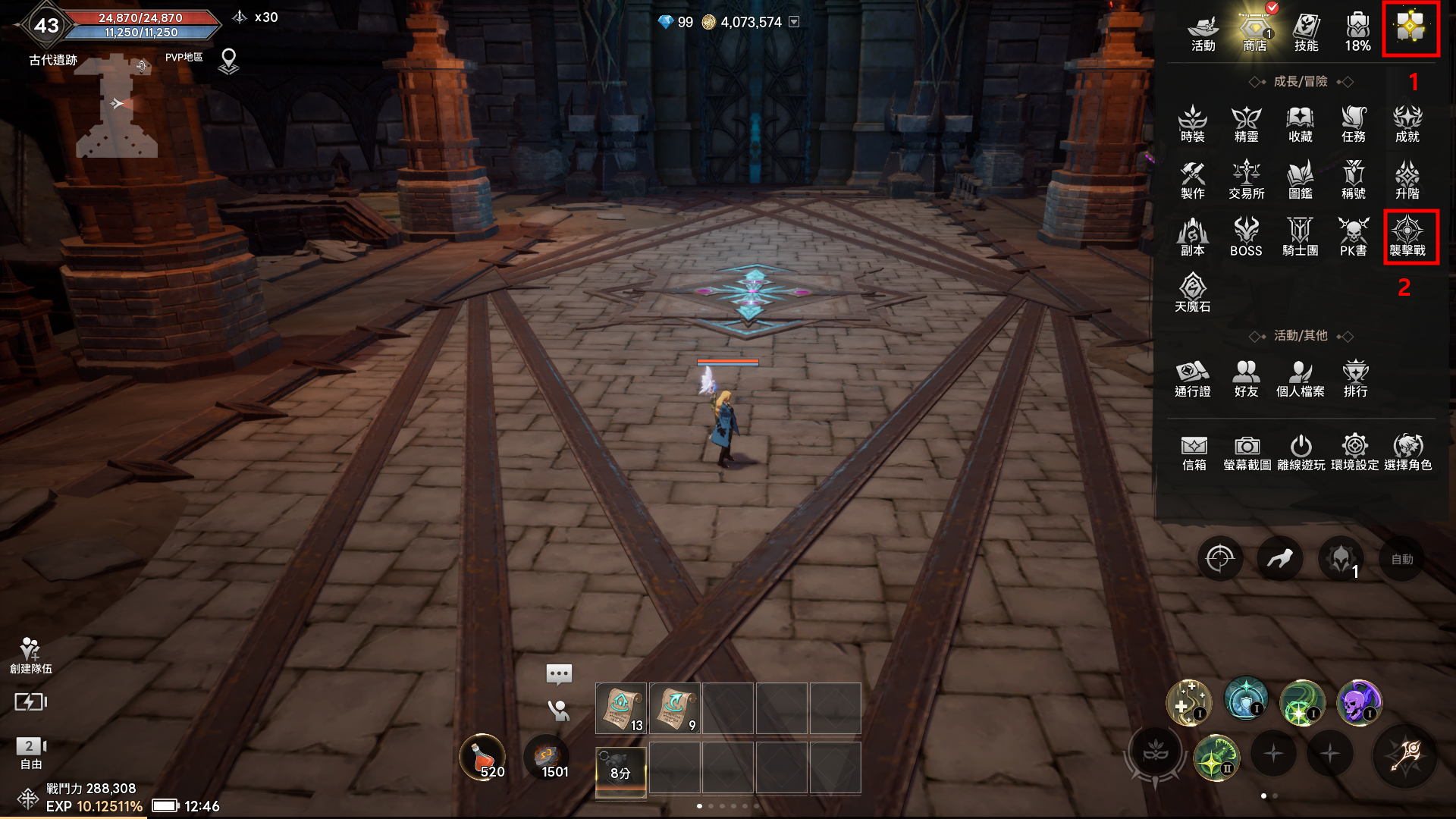The image size is (1456, 819).
Task: Open the 商店 shop
Action: click(x=1255, y=33)
